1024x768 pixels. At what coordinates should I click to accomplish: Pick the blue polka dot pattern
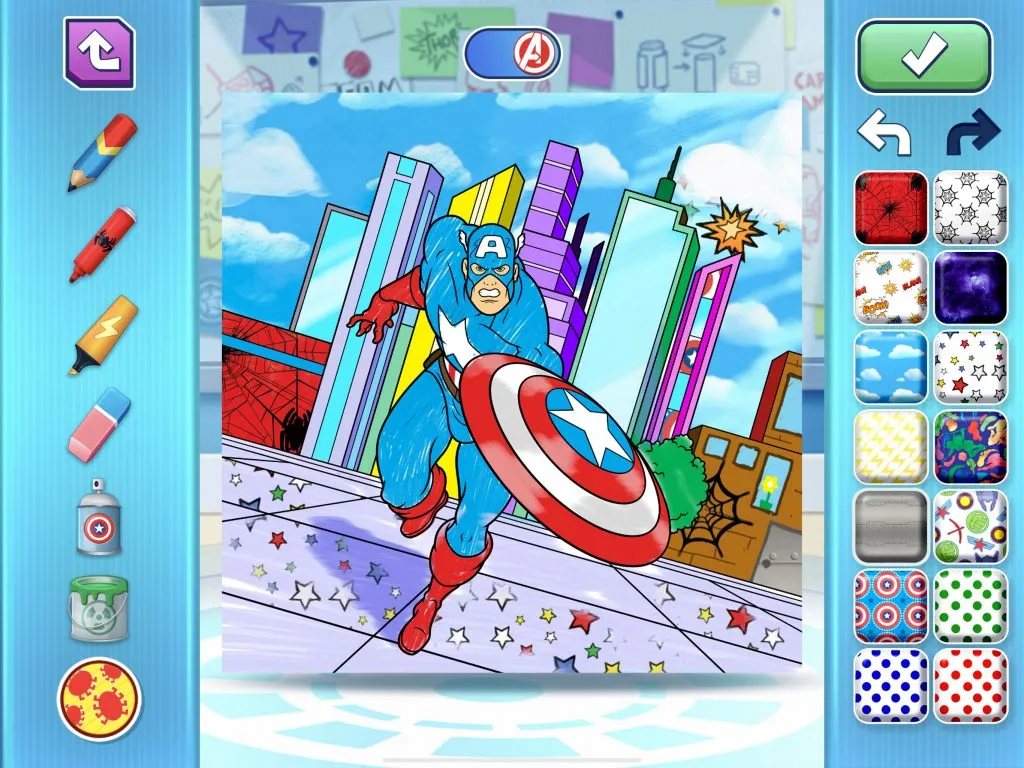pyautogui.click(x=891, y=686)
